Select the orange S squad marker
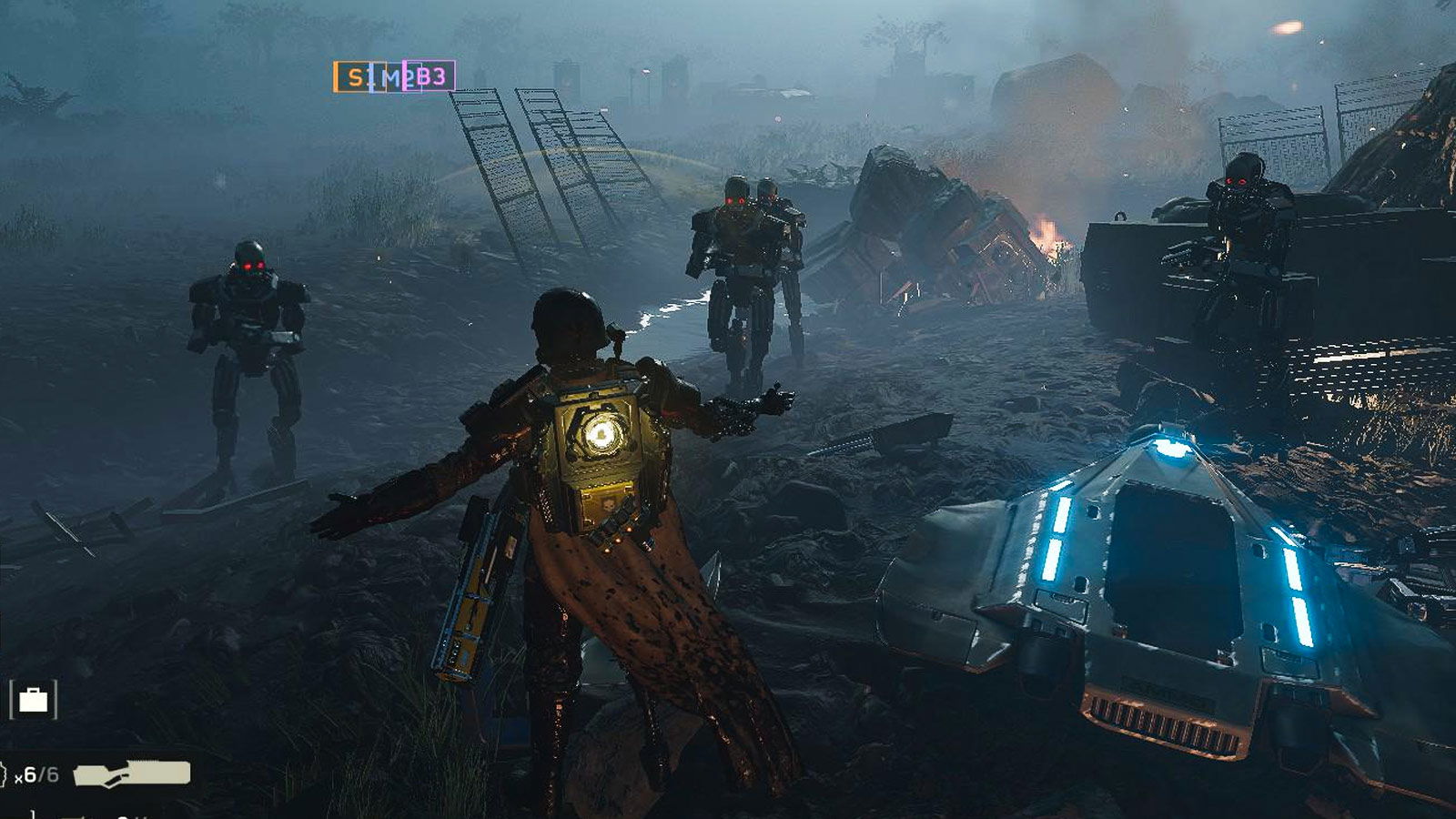 (x=353, y=77)
